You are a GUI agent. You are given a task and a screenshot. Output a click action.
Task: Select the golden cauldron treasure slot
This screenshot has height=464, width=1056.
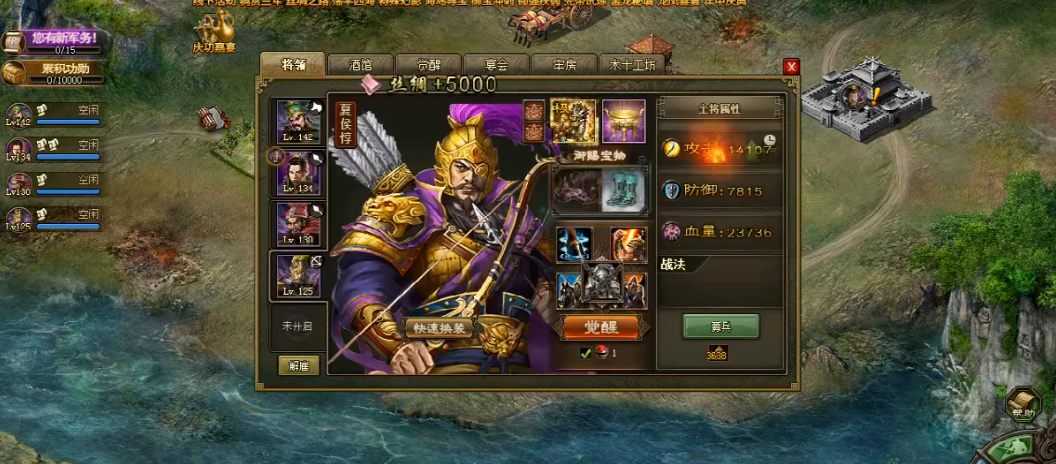coord(624,120)
